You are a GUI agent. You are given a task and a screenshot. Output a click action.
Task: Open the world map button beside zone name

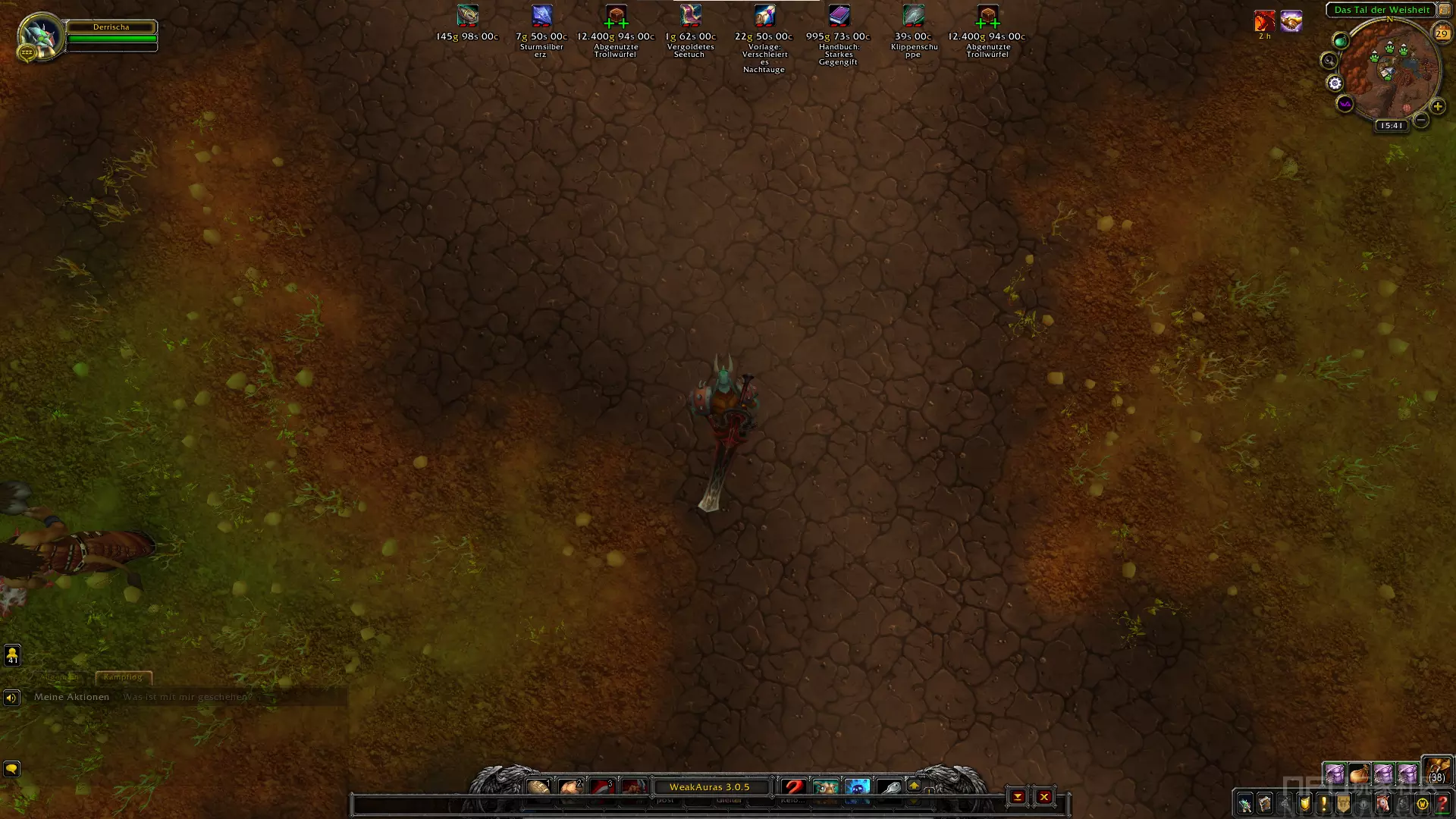(1444, 10)
